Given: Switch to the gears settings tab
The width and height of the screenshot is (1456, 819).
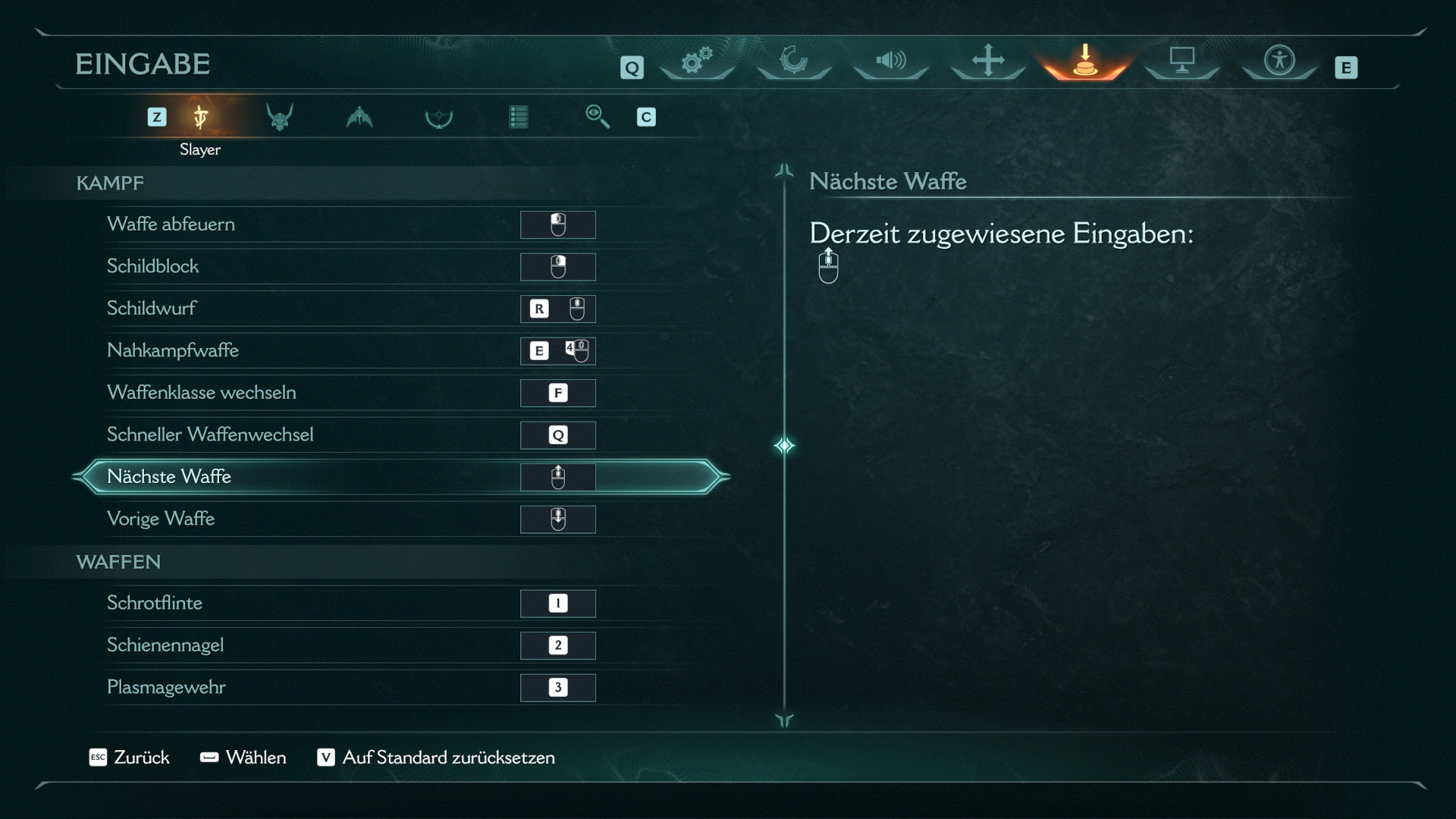Looking at the screenshot, I should [x=697, y=61].
